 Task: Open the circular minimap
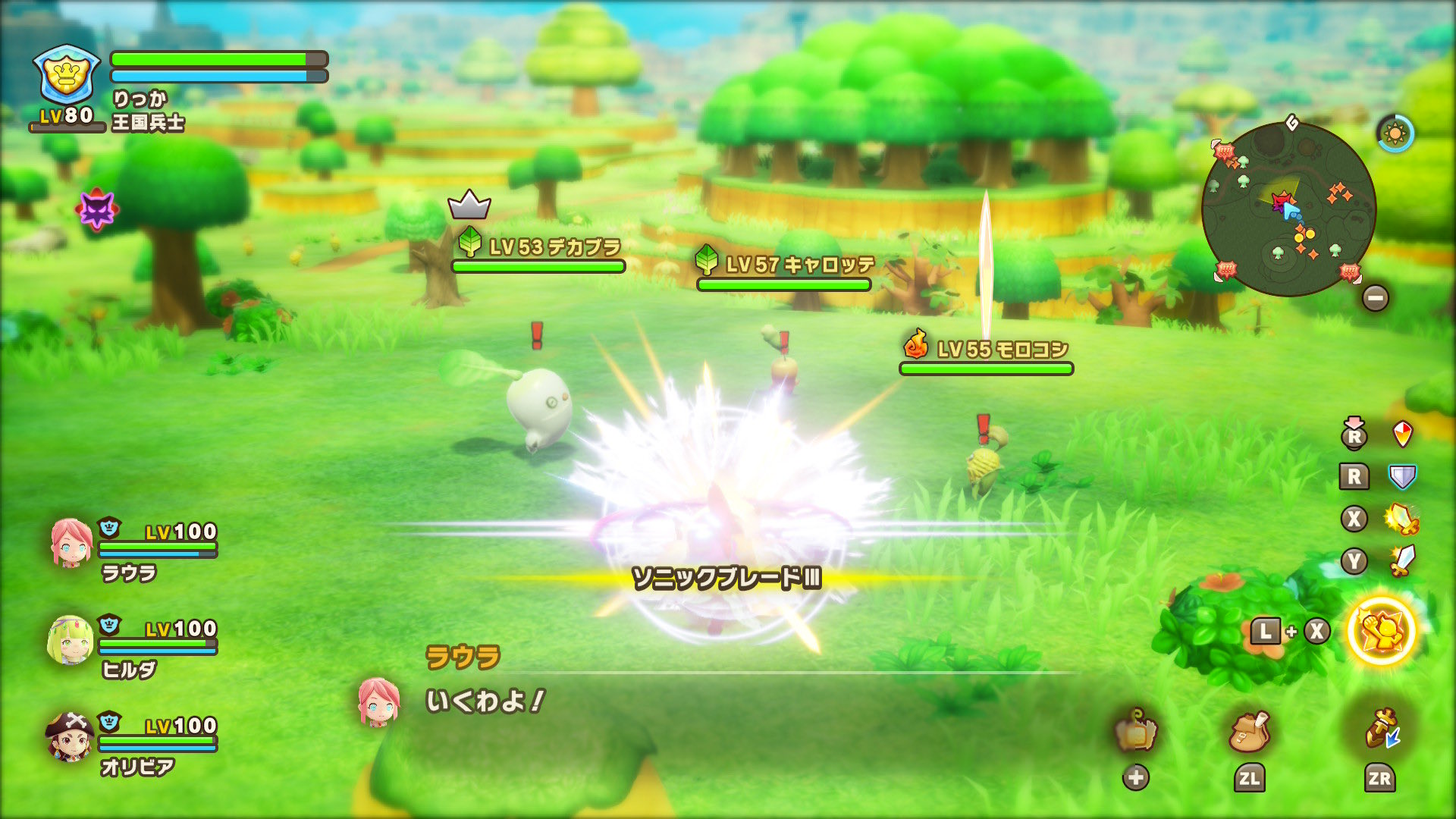1288,209
